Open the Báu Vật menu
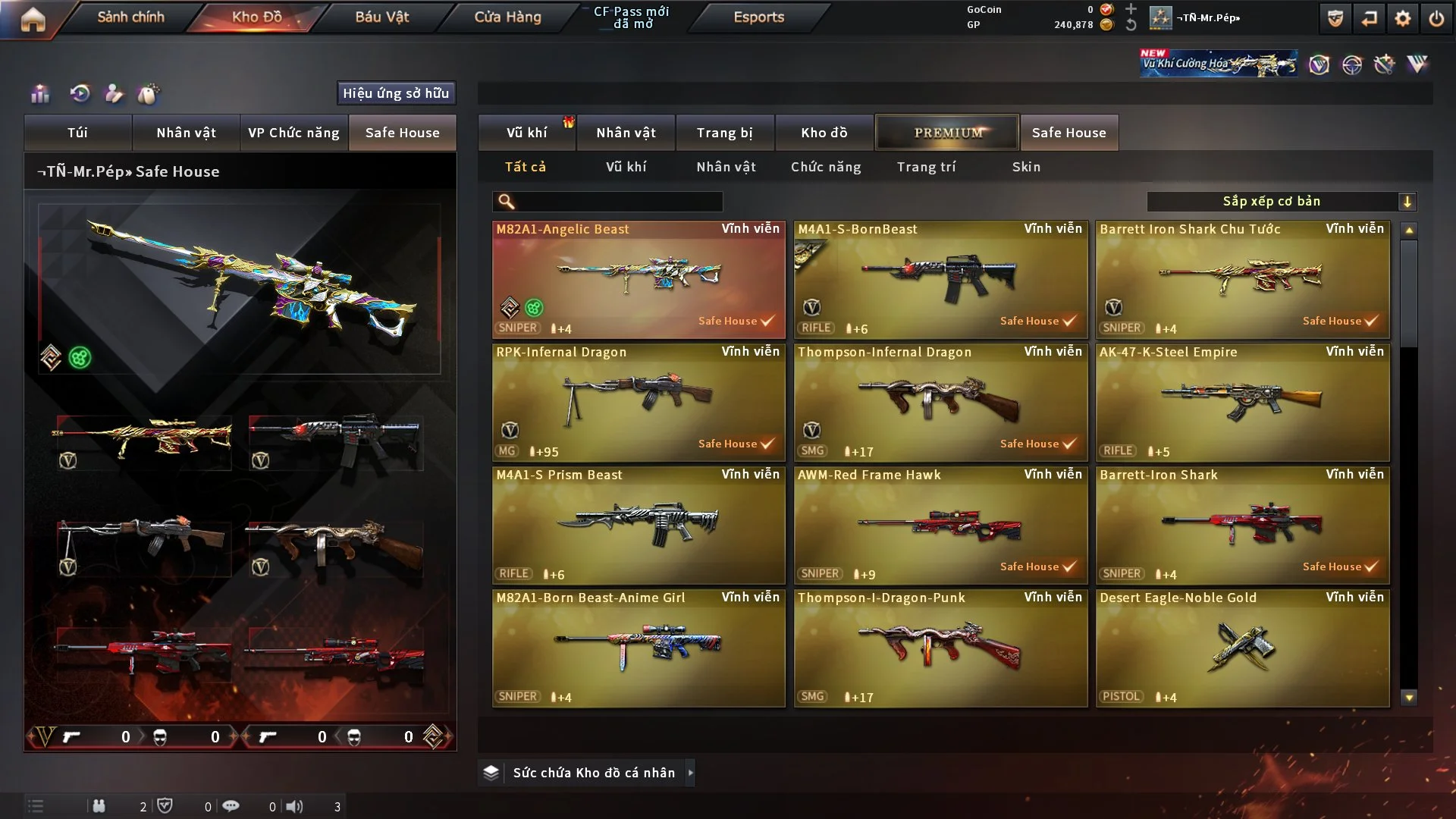This screenshot has width=1456, height=819. (x=381, y=17)
